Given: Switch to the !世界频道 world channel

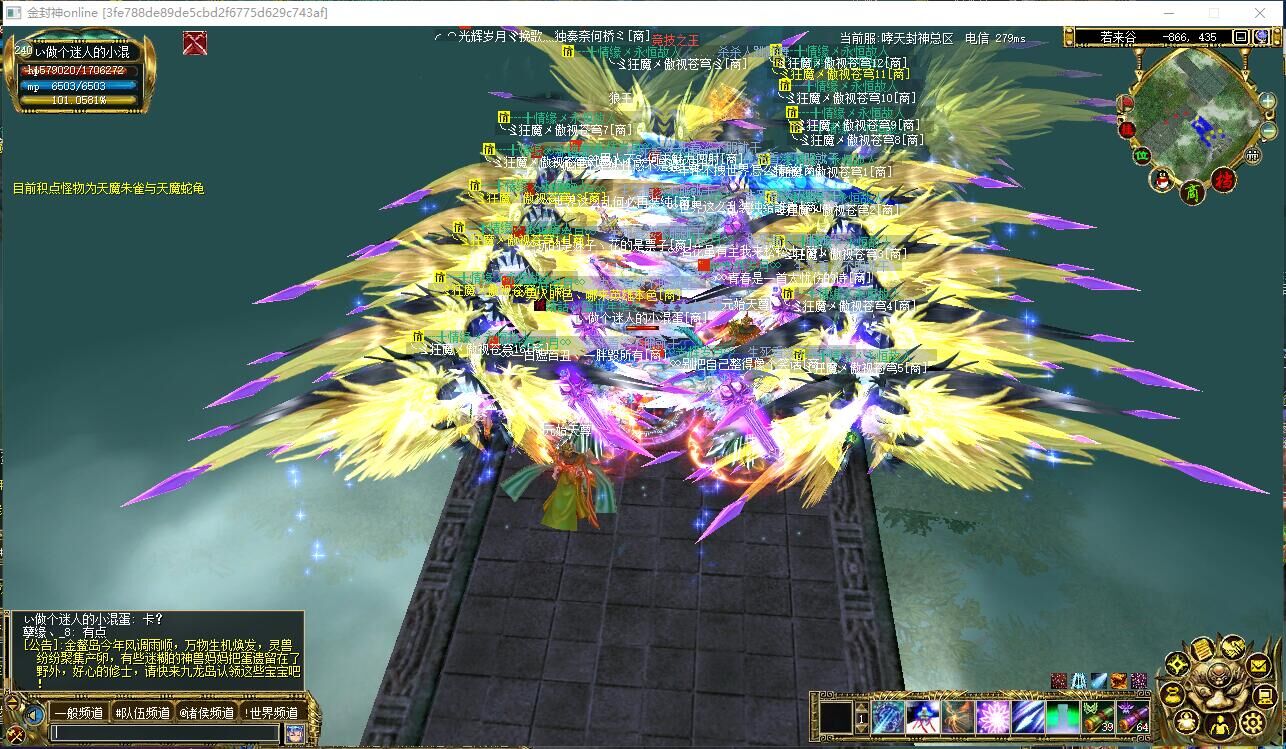Looking at the screenshot, I should point(271,713).
